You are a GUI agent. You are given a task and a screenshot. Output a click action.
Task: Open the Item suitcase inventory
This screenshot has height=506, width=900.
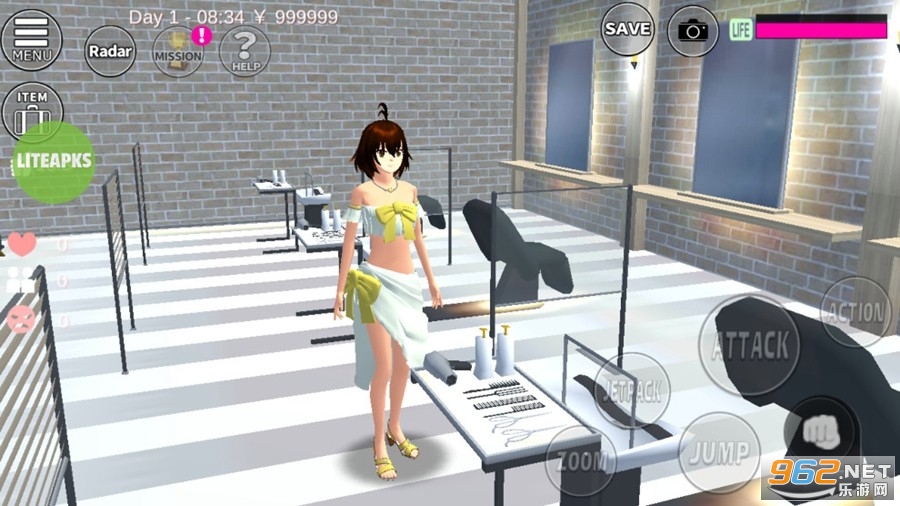click(32, 112)
